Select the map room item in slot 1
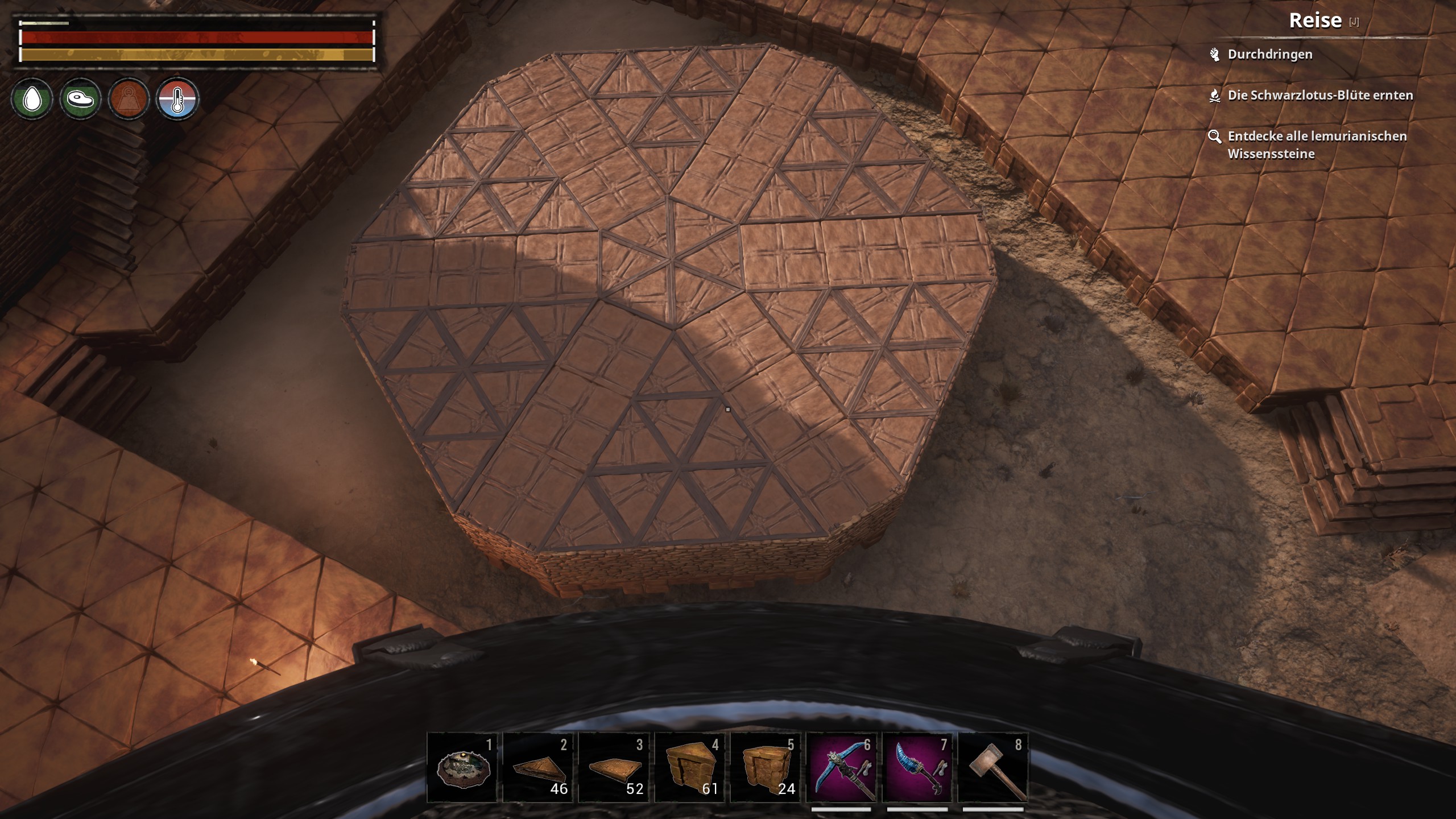 pos(462,767)
